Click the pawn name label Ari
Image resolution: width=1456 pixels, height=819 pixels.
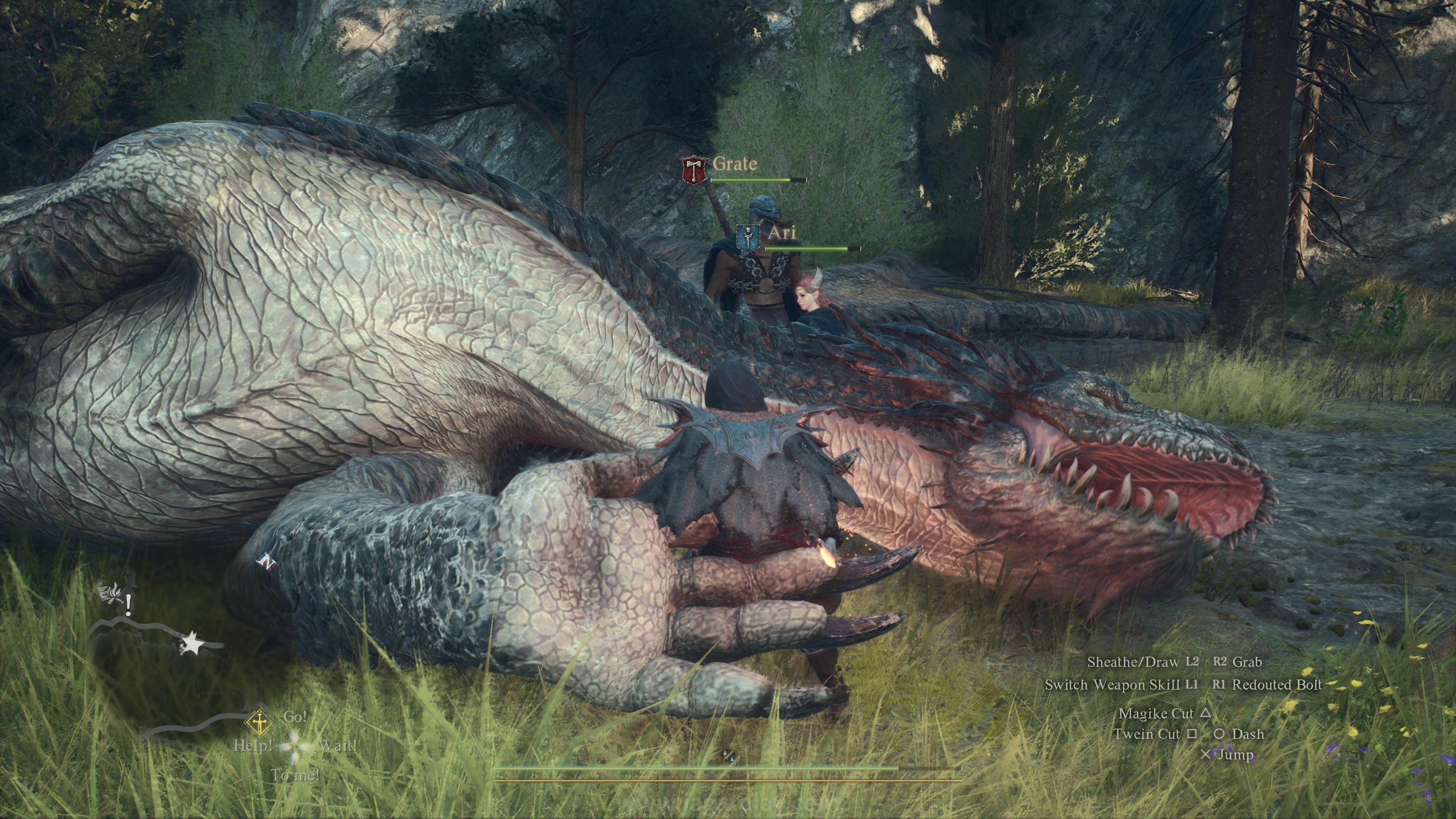pos(782,232)
